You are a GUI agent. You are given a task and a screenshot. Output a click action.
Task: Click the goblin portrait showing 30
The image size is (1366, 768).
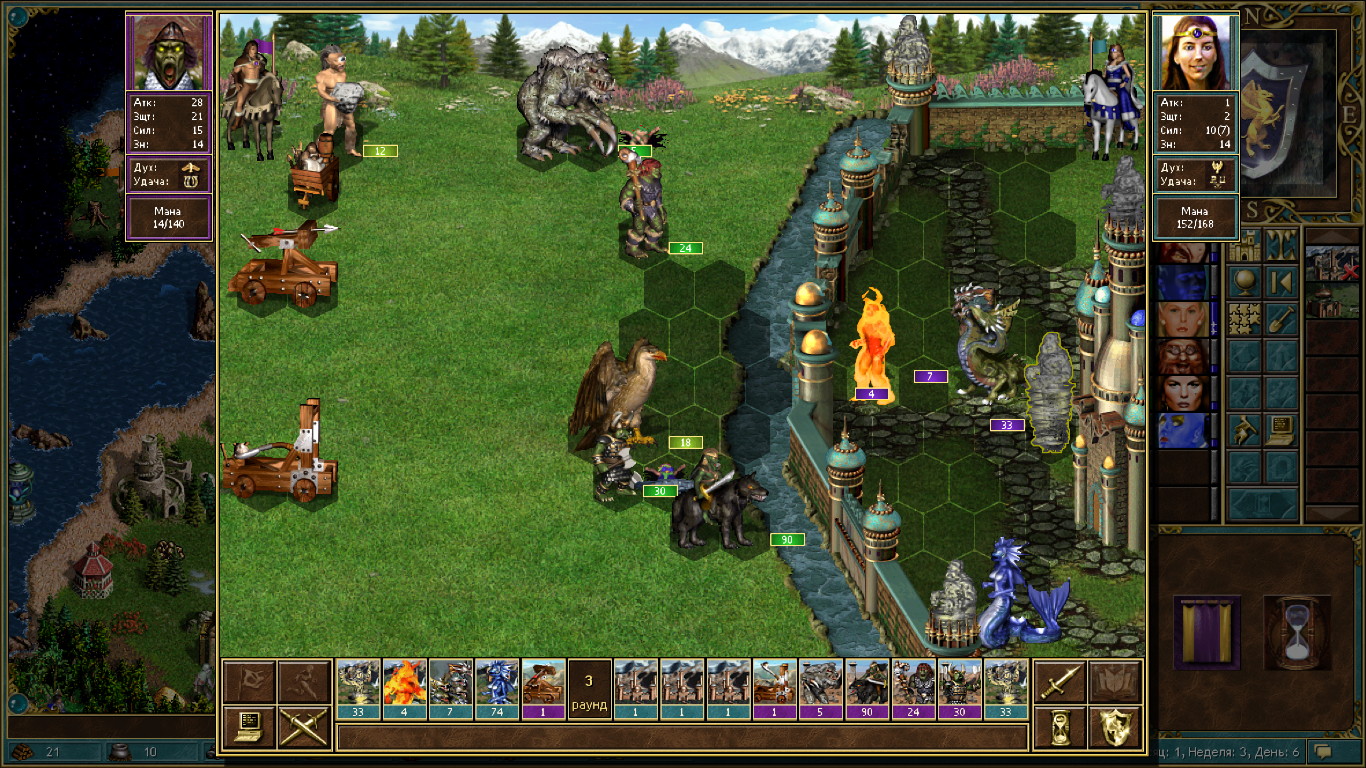tap(960, 682)
